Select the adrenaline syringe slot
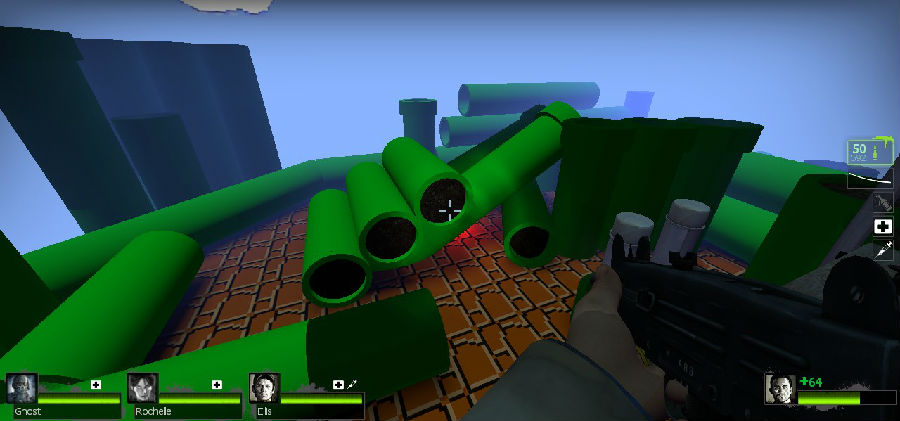 pos(882,251)
